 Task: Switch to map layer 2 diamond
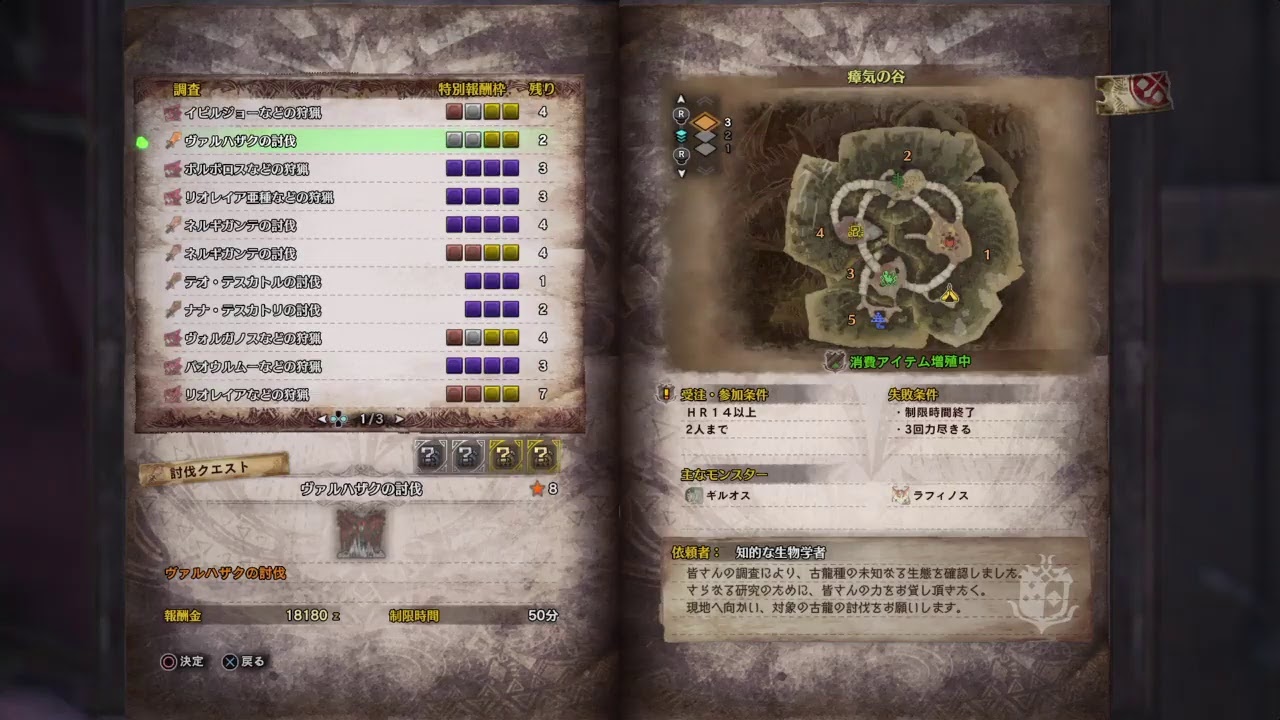[x=705, y=136]
